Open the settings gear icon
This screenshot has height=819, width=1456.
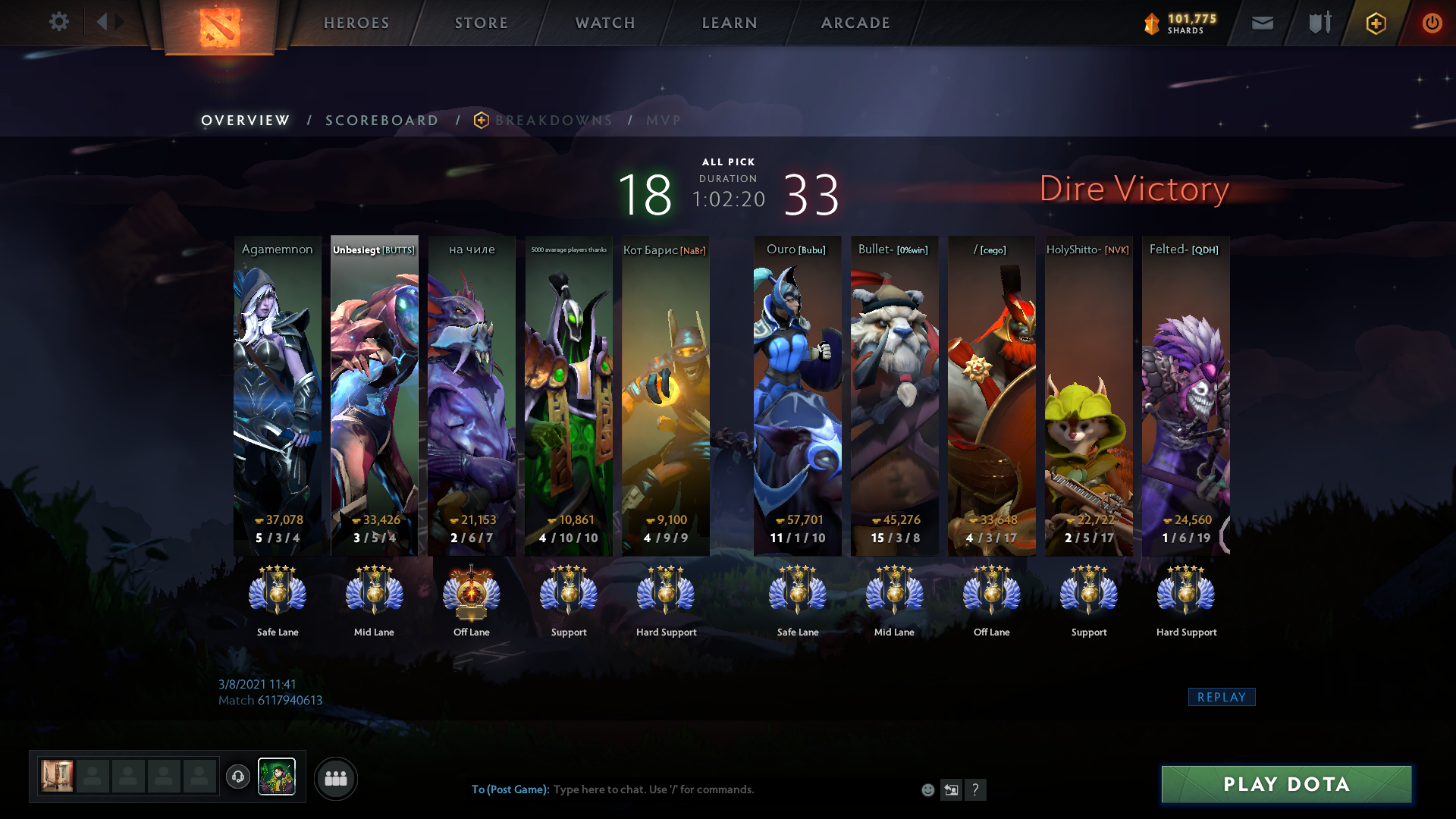click(58, 22)
